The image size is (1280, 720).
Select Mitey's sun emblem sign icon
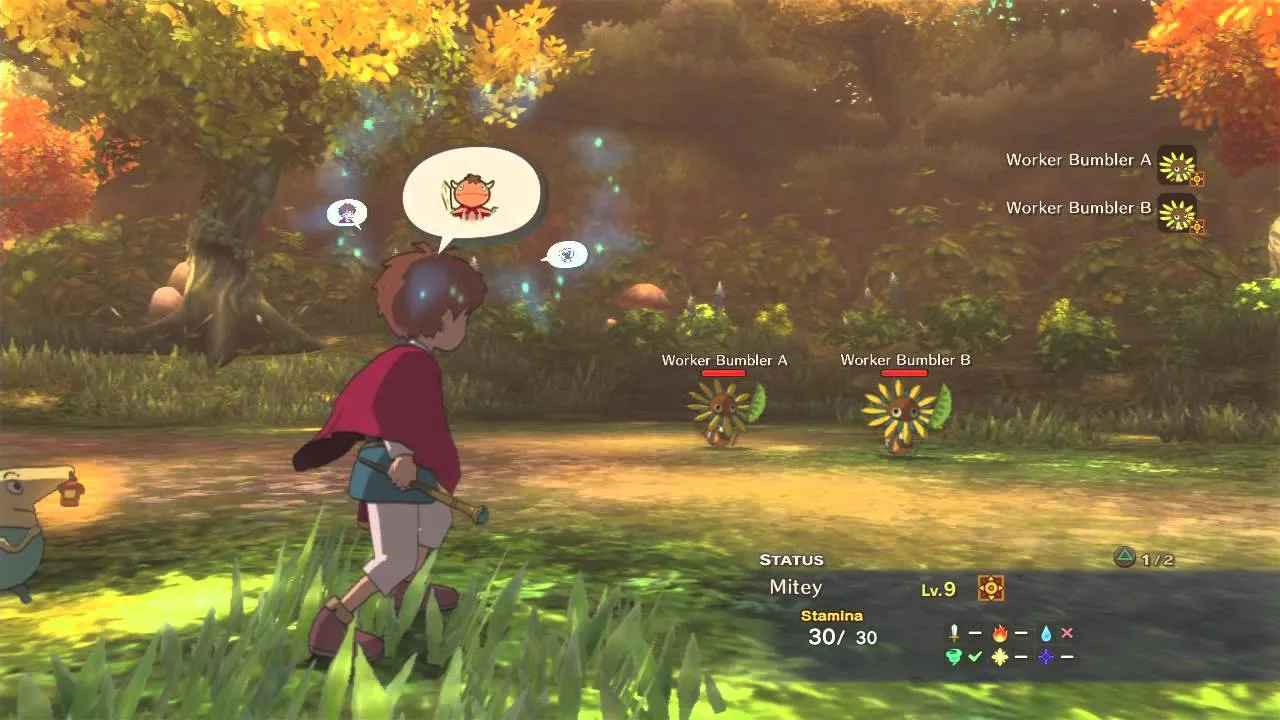[990, 590]
